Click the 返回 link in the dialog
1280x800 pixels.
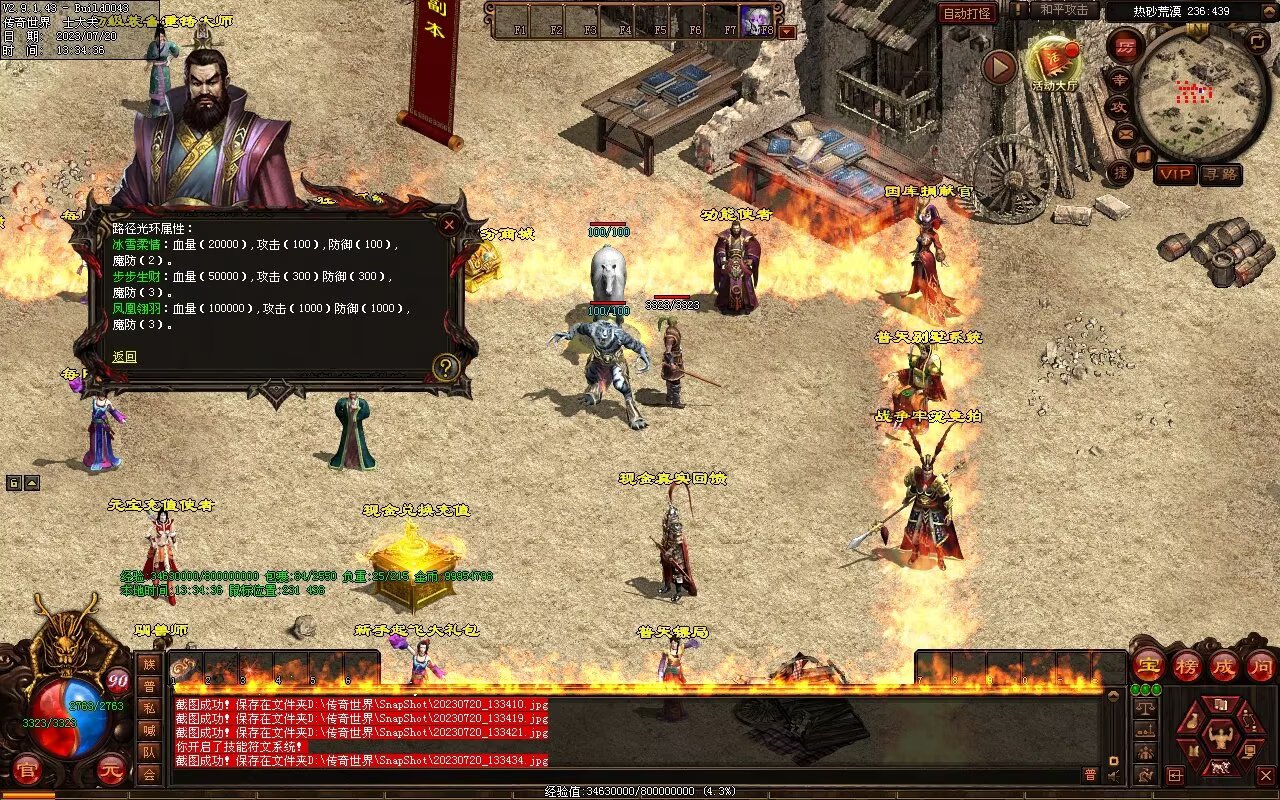coord(124,357)
